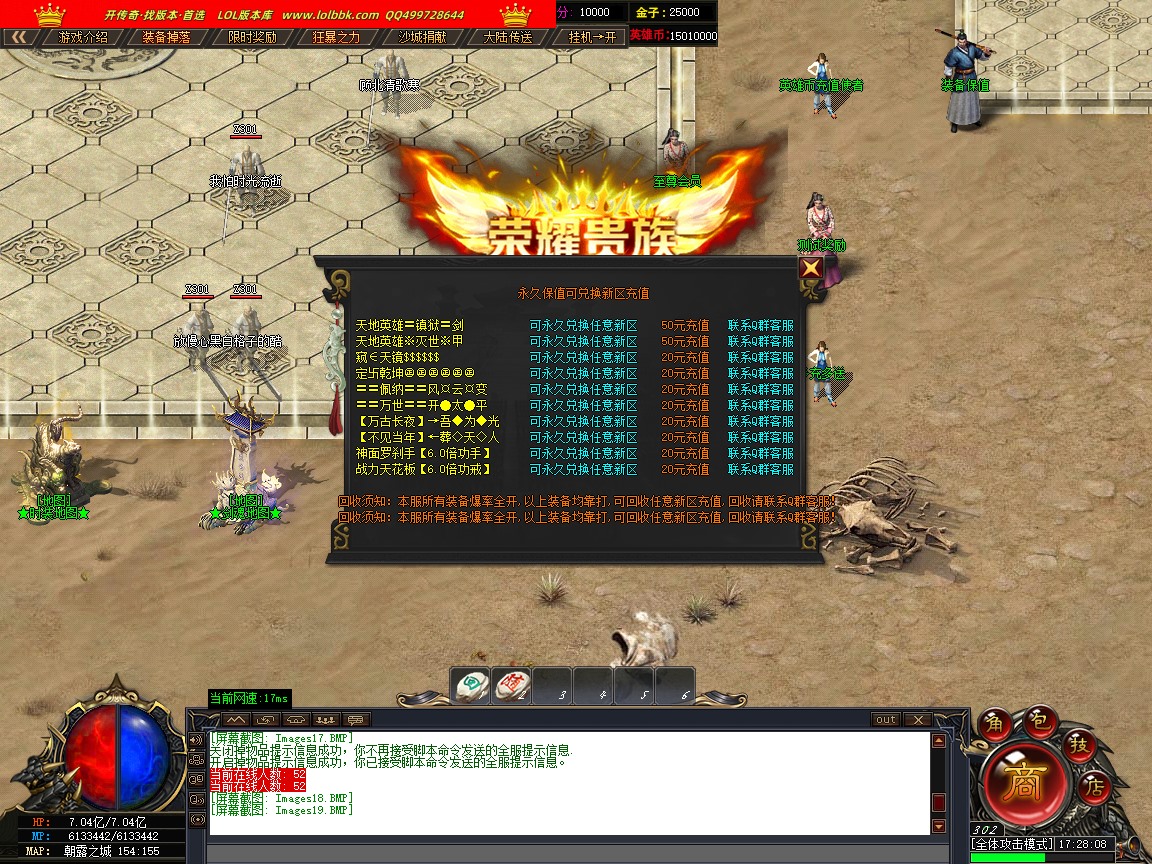Use the red tile item in hotbar slot 2
Viewport: 1152px width, 864px height.
coord(511,686)
